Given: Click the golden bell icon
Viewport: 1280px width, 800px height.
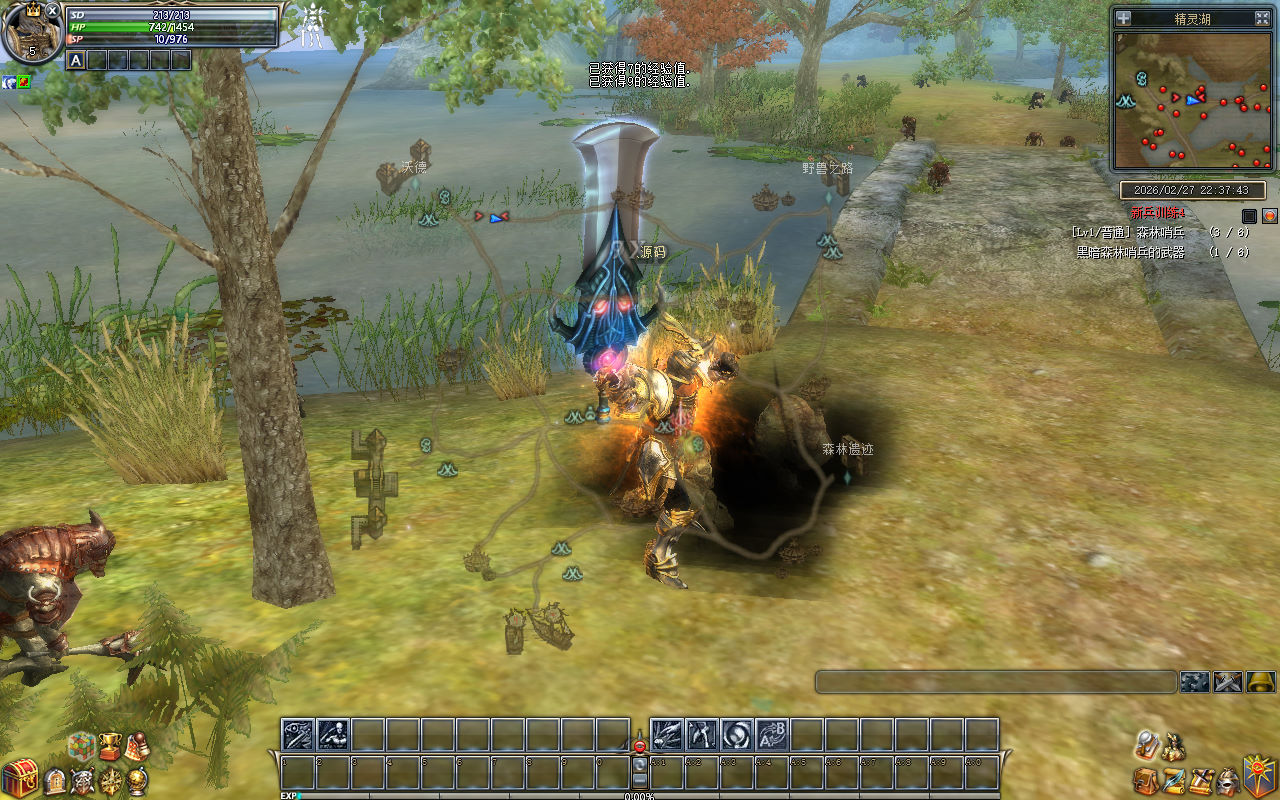Looking at the screenshot, I should pyautogui.click(x=1261, y=682).
